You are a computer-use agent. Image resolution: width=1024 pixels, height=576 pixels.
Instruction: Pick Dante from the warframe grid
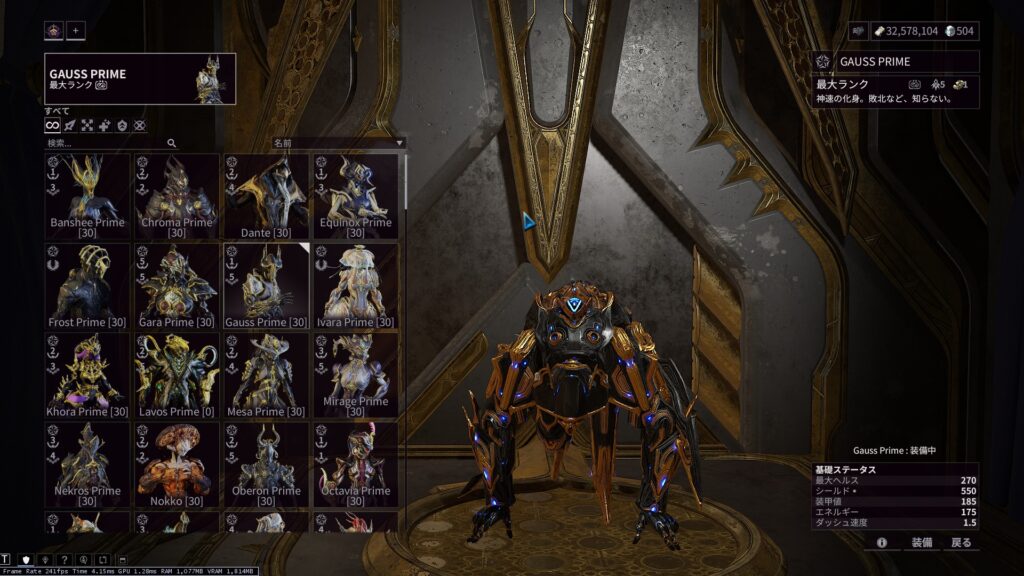point(266,196)
